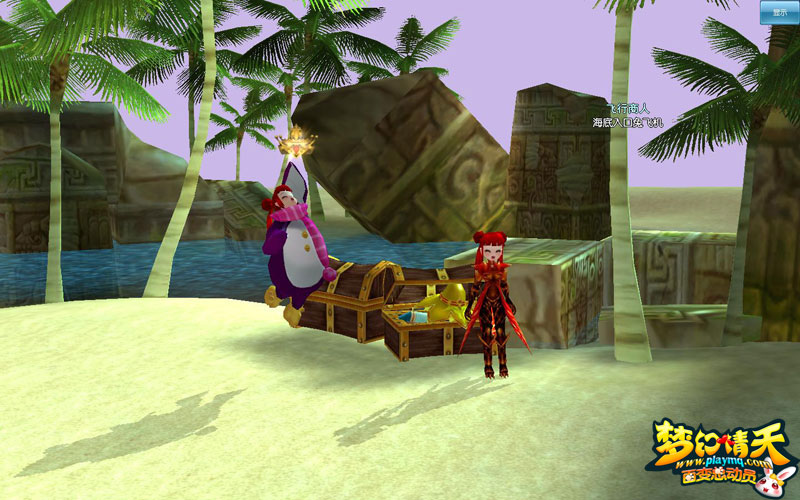Click the blue 显示 (Show) button
This screenshot has height=500, width=800.
click(x=779, y=12)
